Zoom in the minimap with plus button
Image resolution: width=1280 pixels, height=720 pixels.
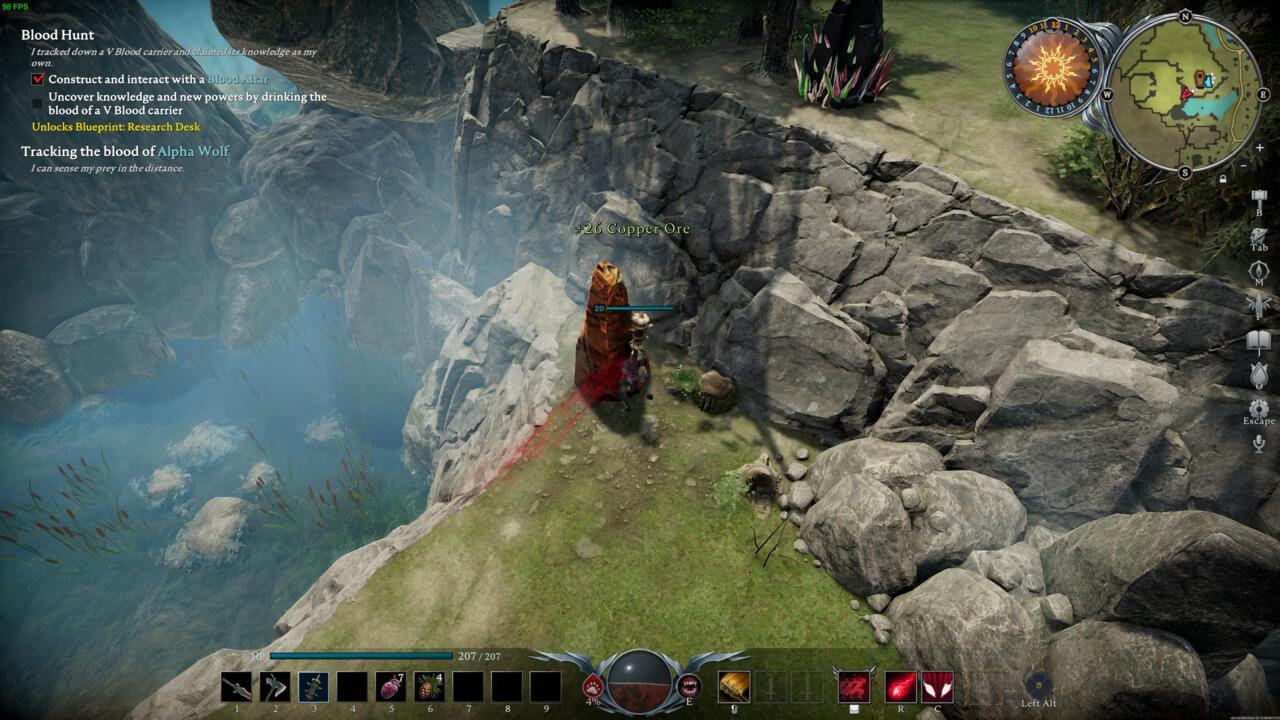click(1260, 148)
